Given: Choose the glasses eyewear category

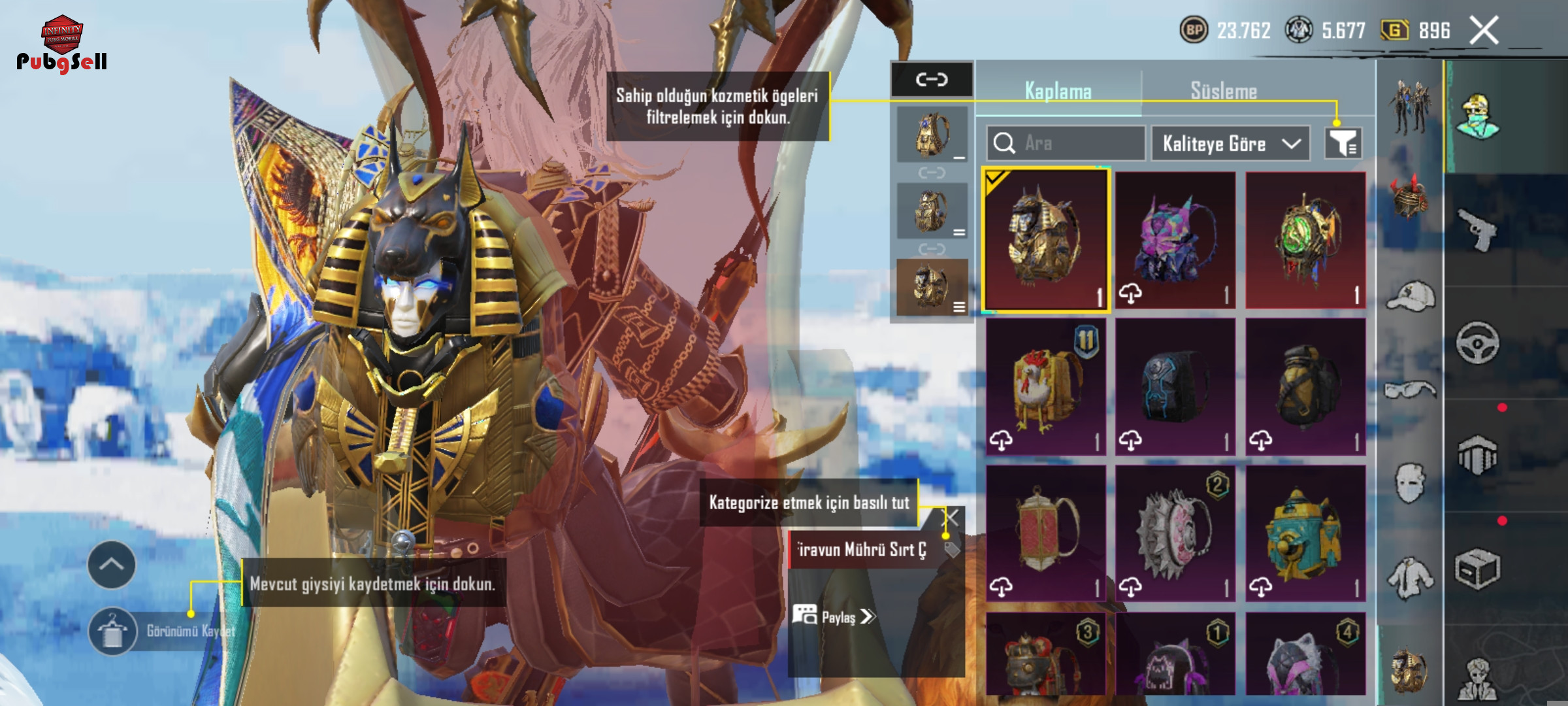Looking at the screenshot, I should click(1411, 390).
